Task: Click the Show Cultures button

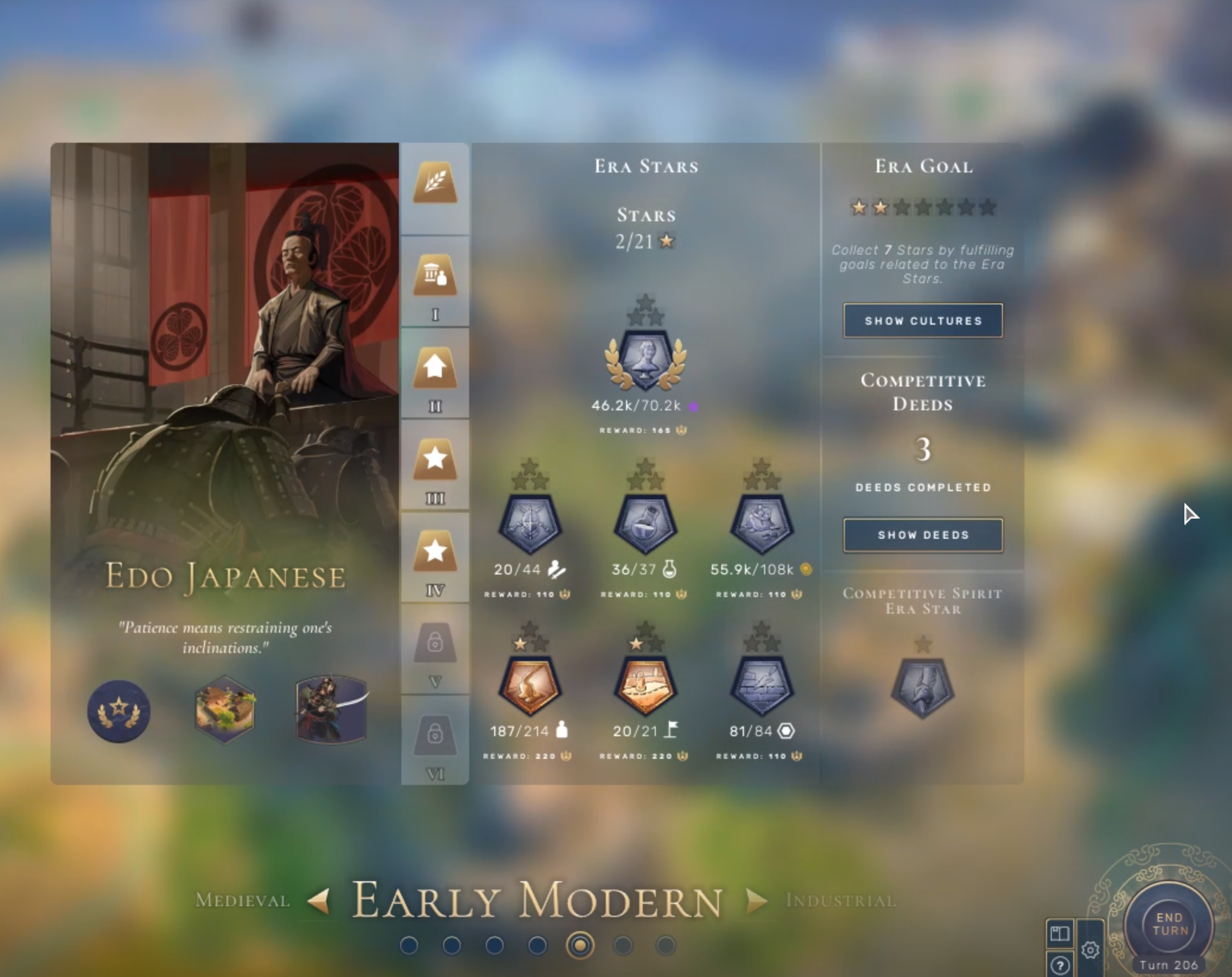Action: pyautogui.click(x=922, y=321)
